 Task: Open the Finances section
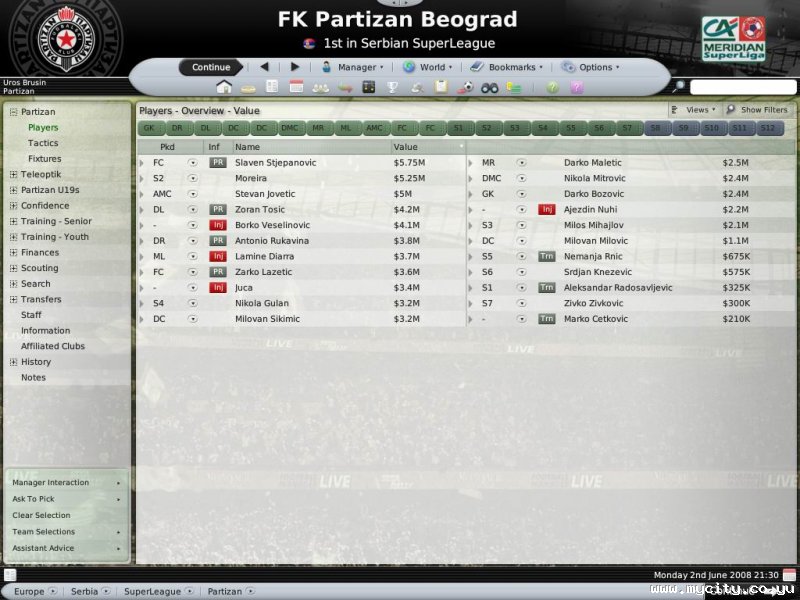tap(40, 253)
